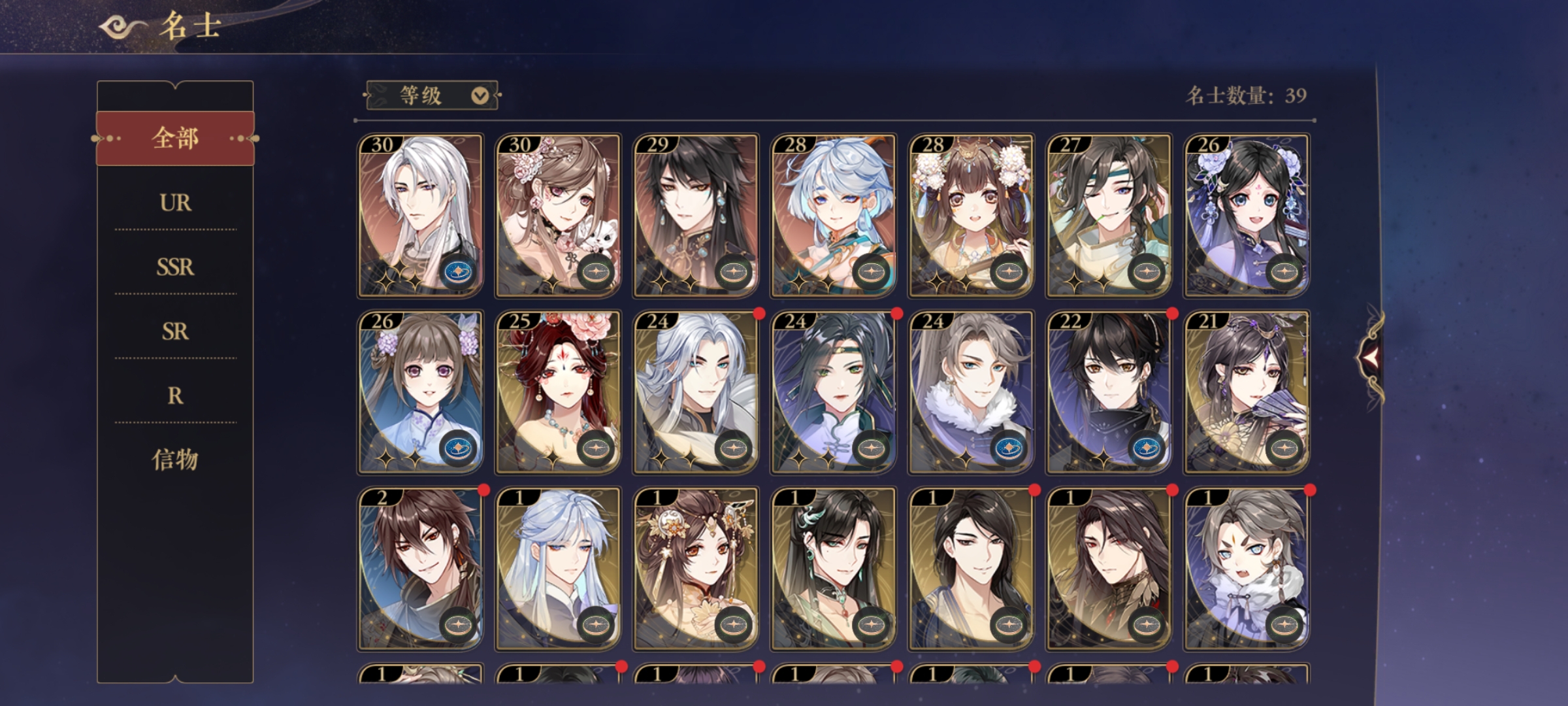Select the level 26 girl with purple hair flowers
1568x706 pixels.
420,392
